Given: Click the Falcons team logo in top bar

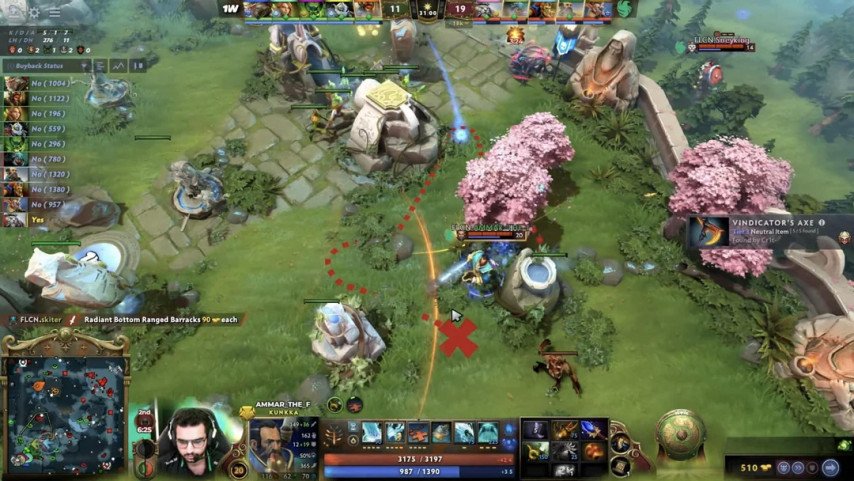Looking at the screenshot, I should [x=625, y=9].
